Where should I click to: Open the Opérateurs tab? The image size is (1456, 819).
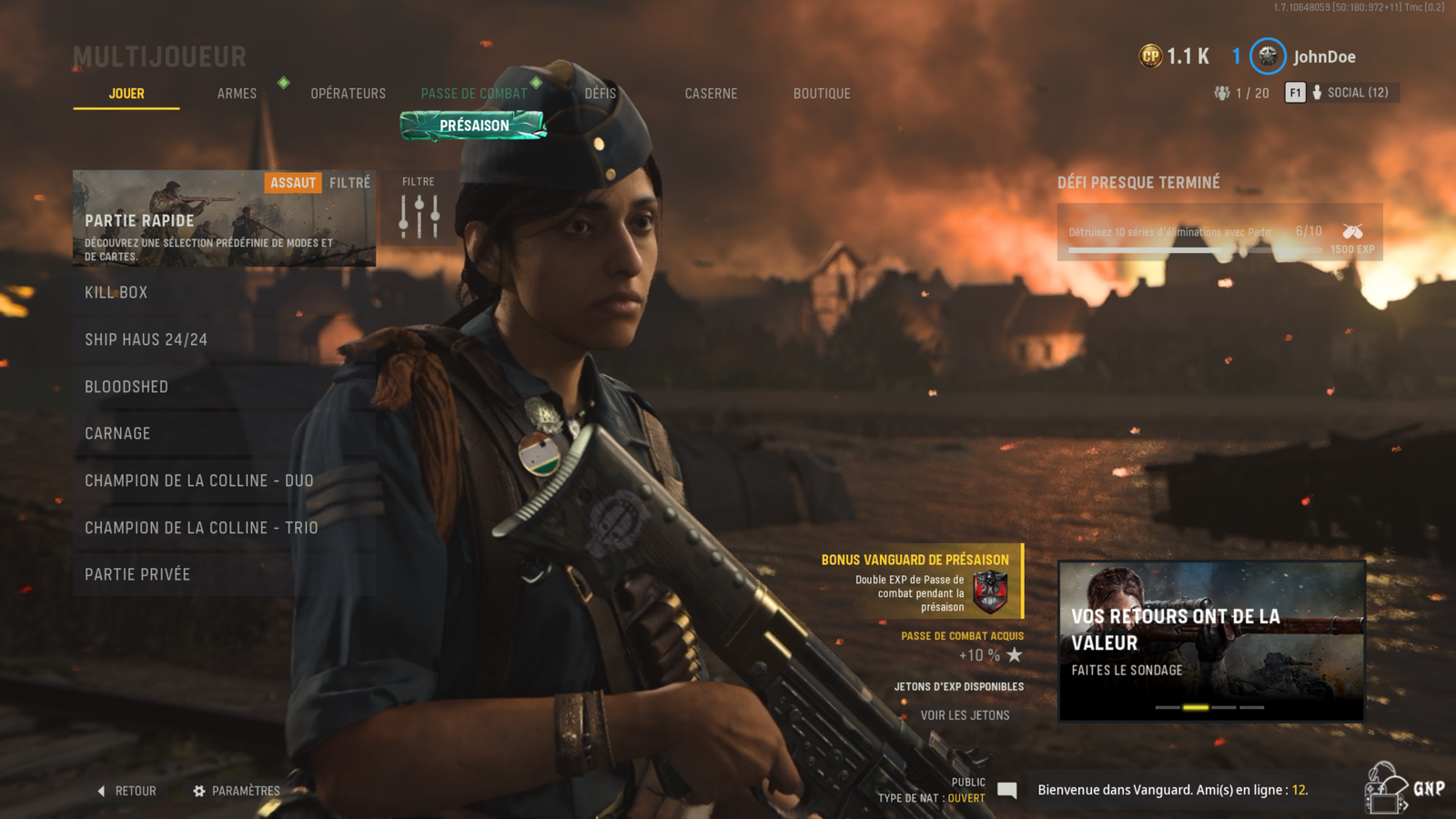(x=348, y=94)
